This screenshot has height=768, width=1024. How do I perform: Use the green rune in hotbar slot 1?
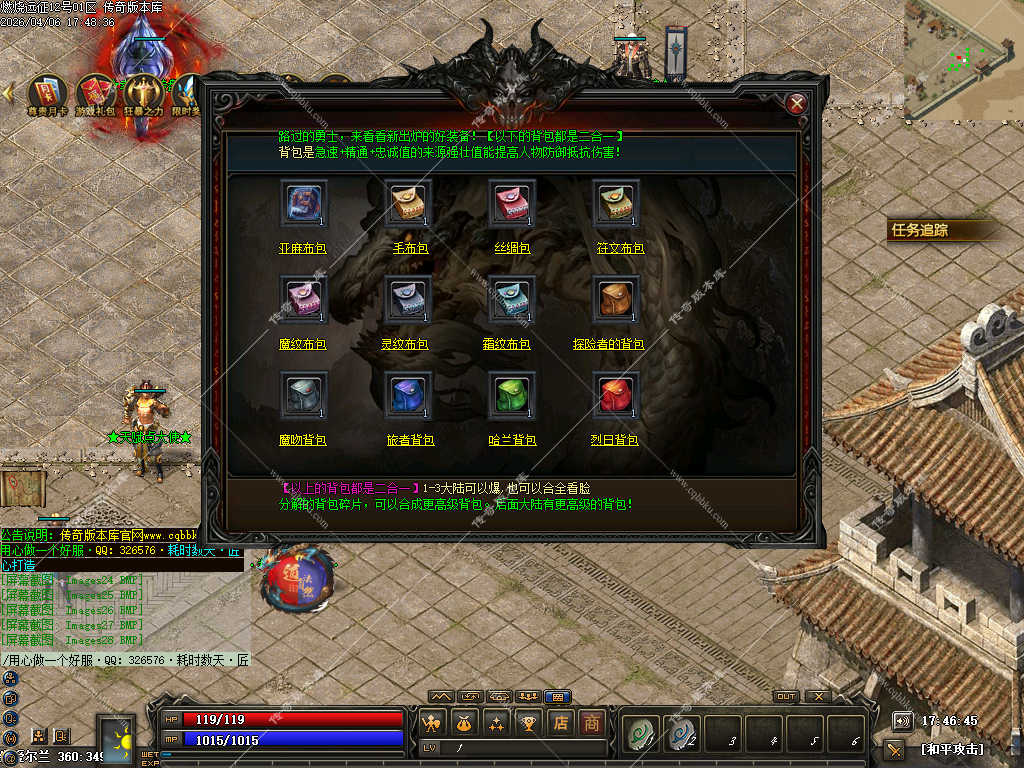(638, 735)
